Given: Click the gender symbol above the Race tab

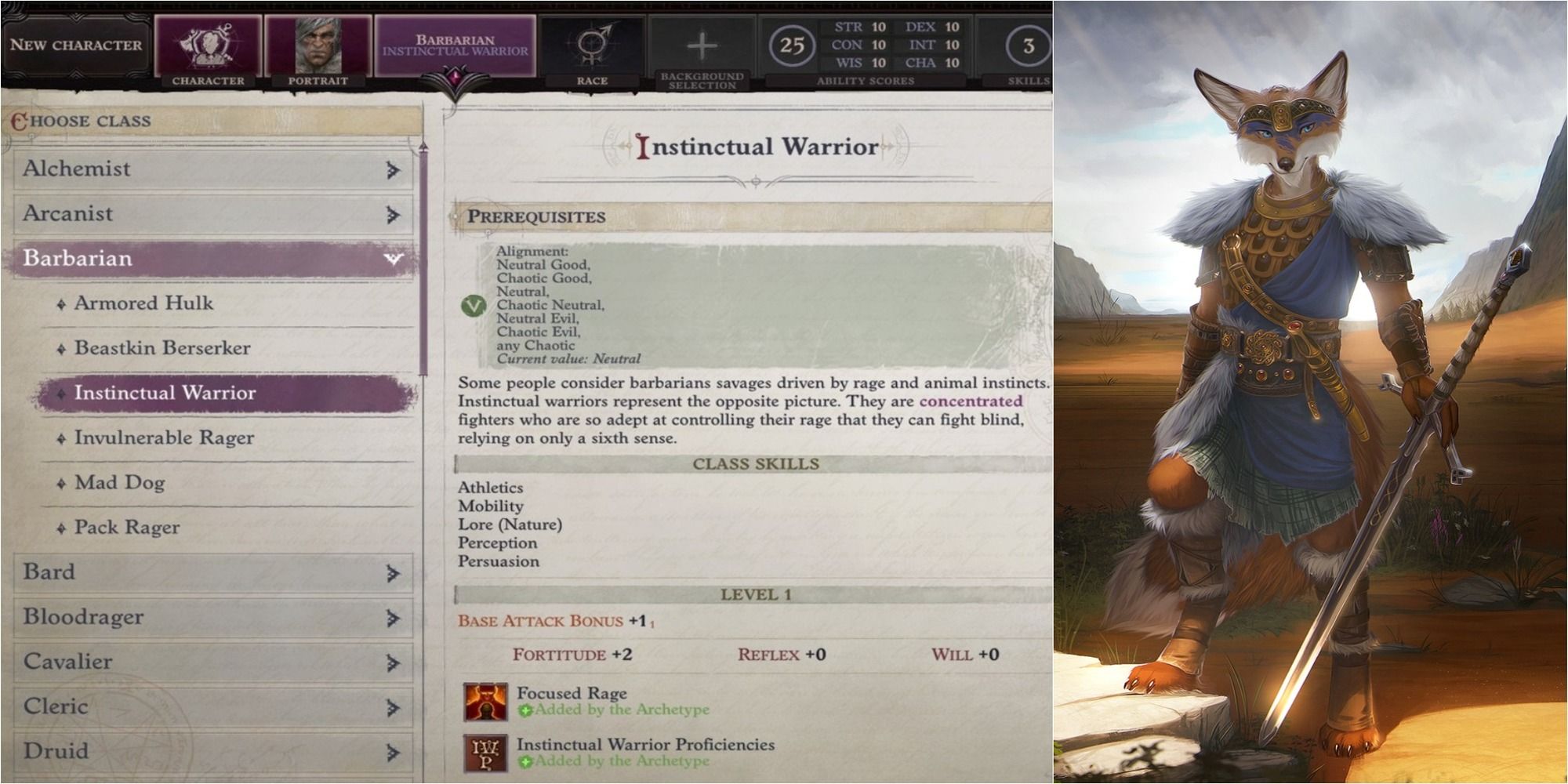Looking at the screenshot, I should coord(592,43).
